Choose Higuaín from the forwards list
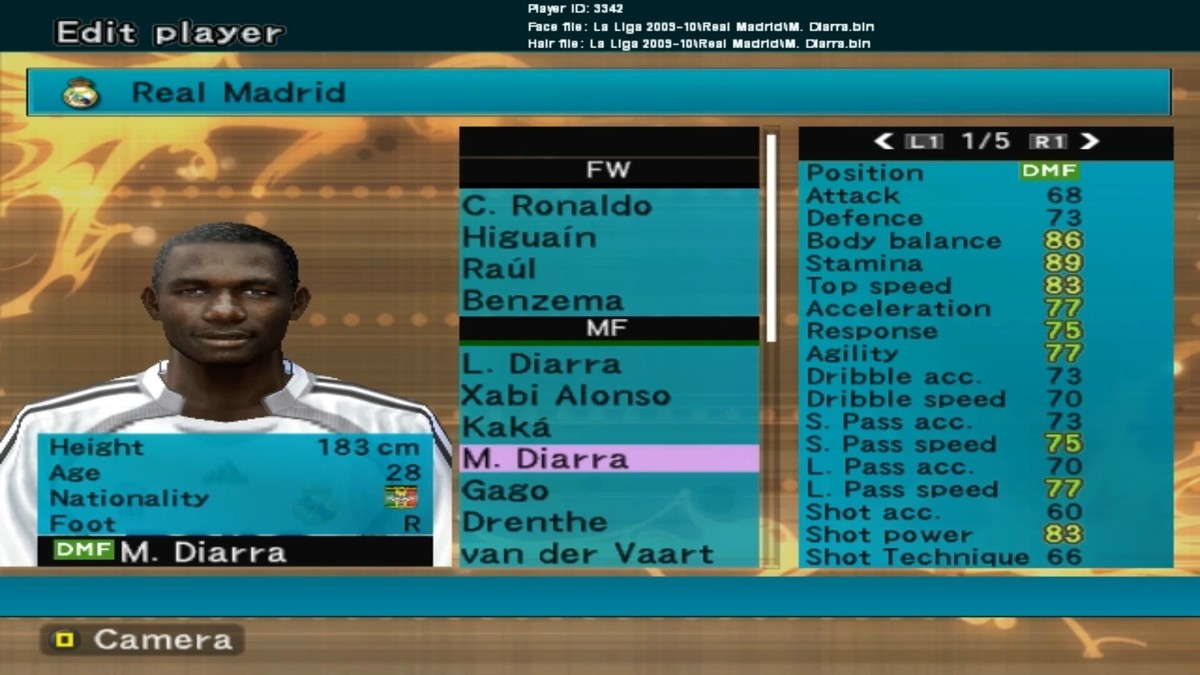The height and width of the screenshot is (675, 1200). pyautogui.click(x=530, y=238)
